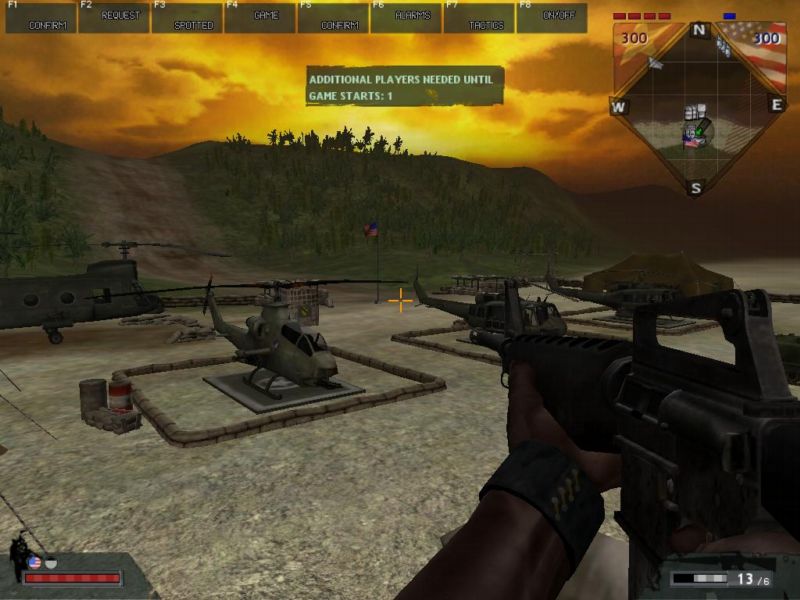Screen dimensions: 800x600
Task: Open the F6 Alarms radio menu
Action: 406,18
